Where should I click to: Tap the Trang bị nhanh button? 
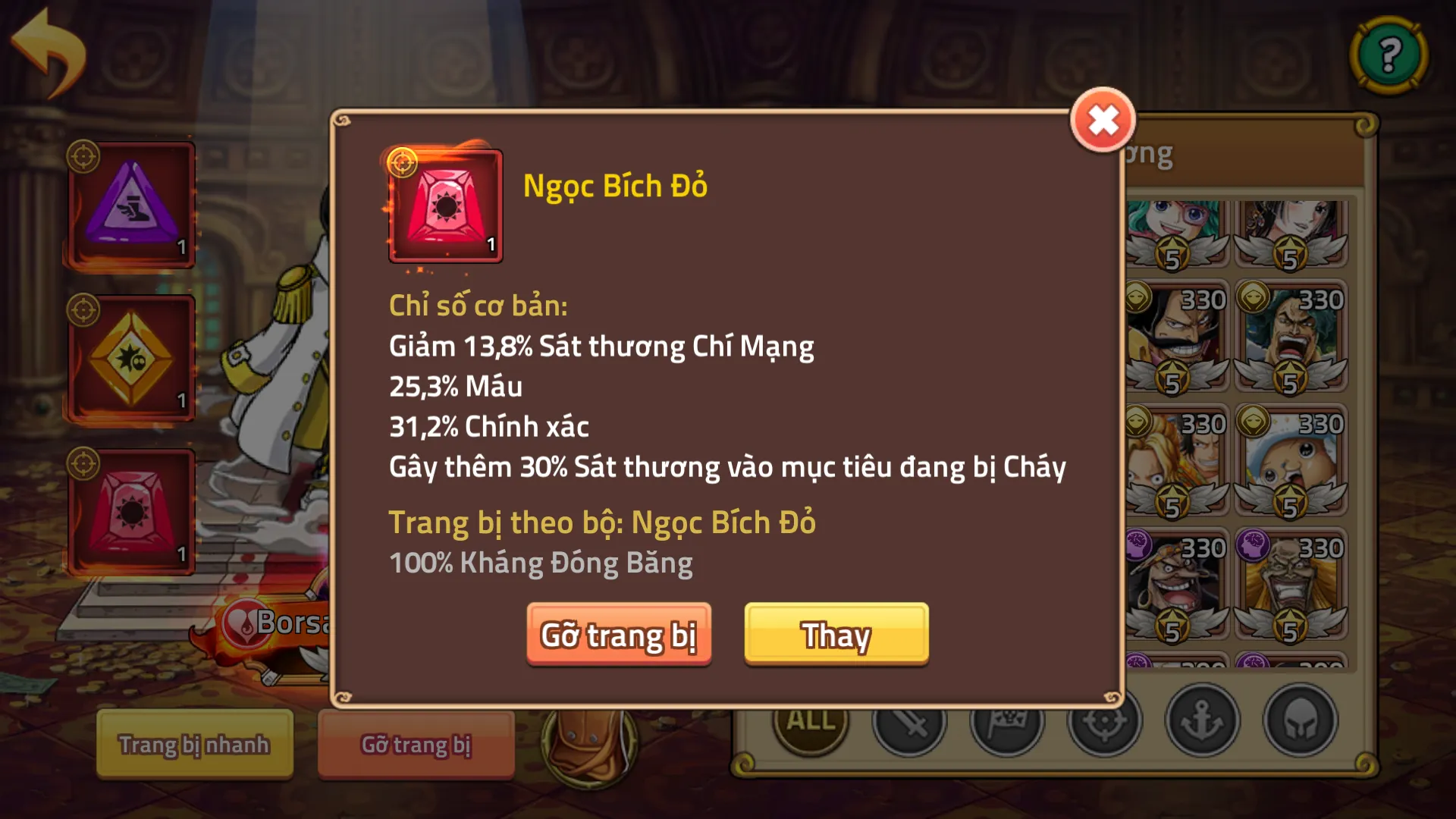pos(193,745)
